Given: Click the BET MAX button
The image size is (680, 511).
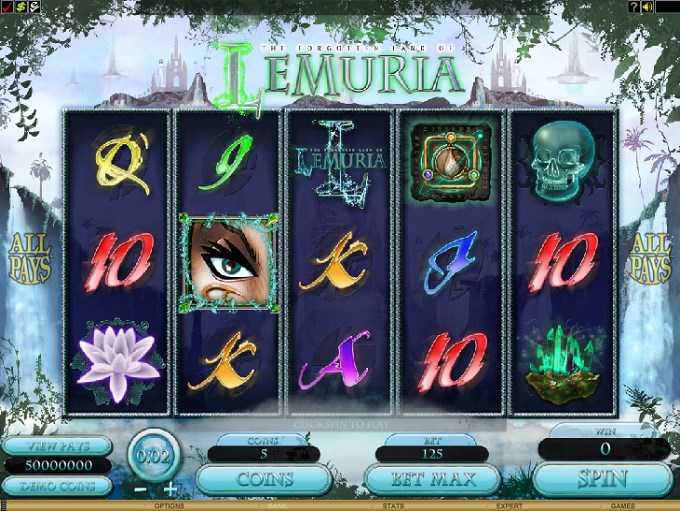Looking at the screenshot, I should (x=431, y=480).
